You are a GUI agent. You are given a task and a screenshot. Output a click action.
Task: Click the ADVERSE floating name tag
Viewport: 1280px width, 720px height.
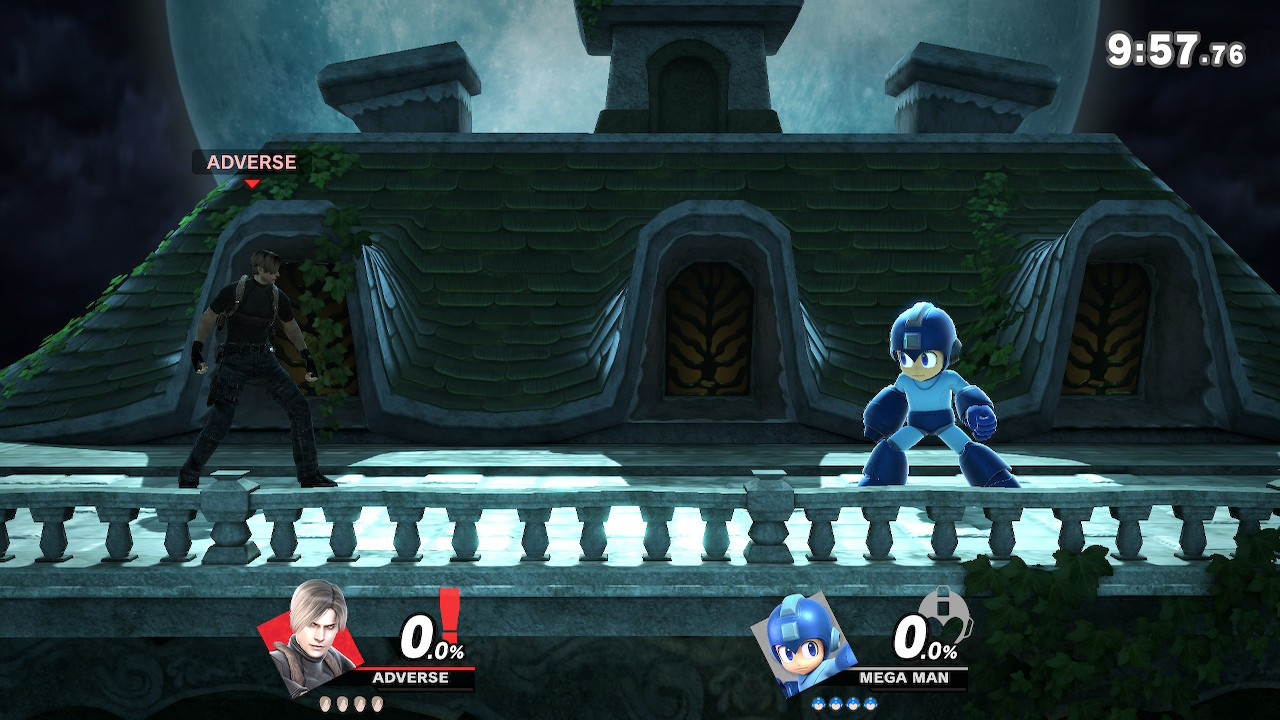[x=251, y=162]
